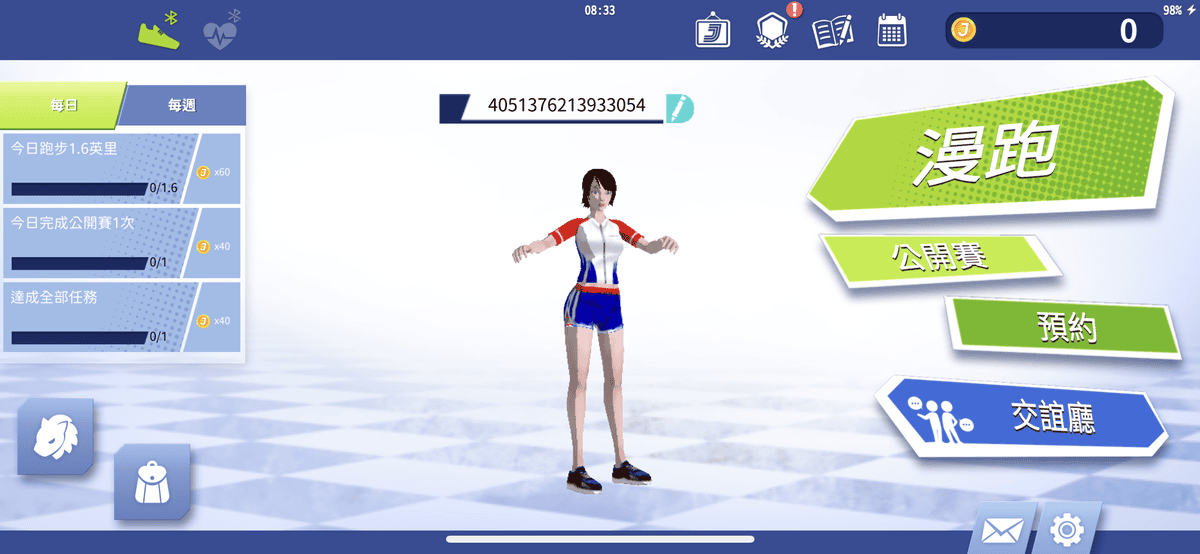
Task: Select the 每日 daily tab
Action: 62,104
